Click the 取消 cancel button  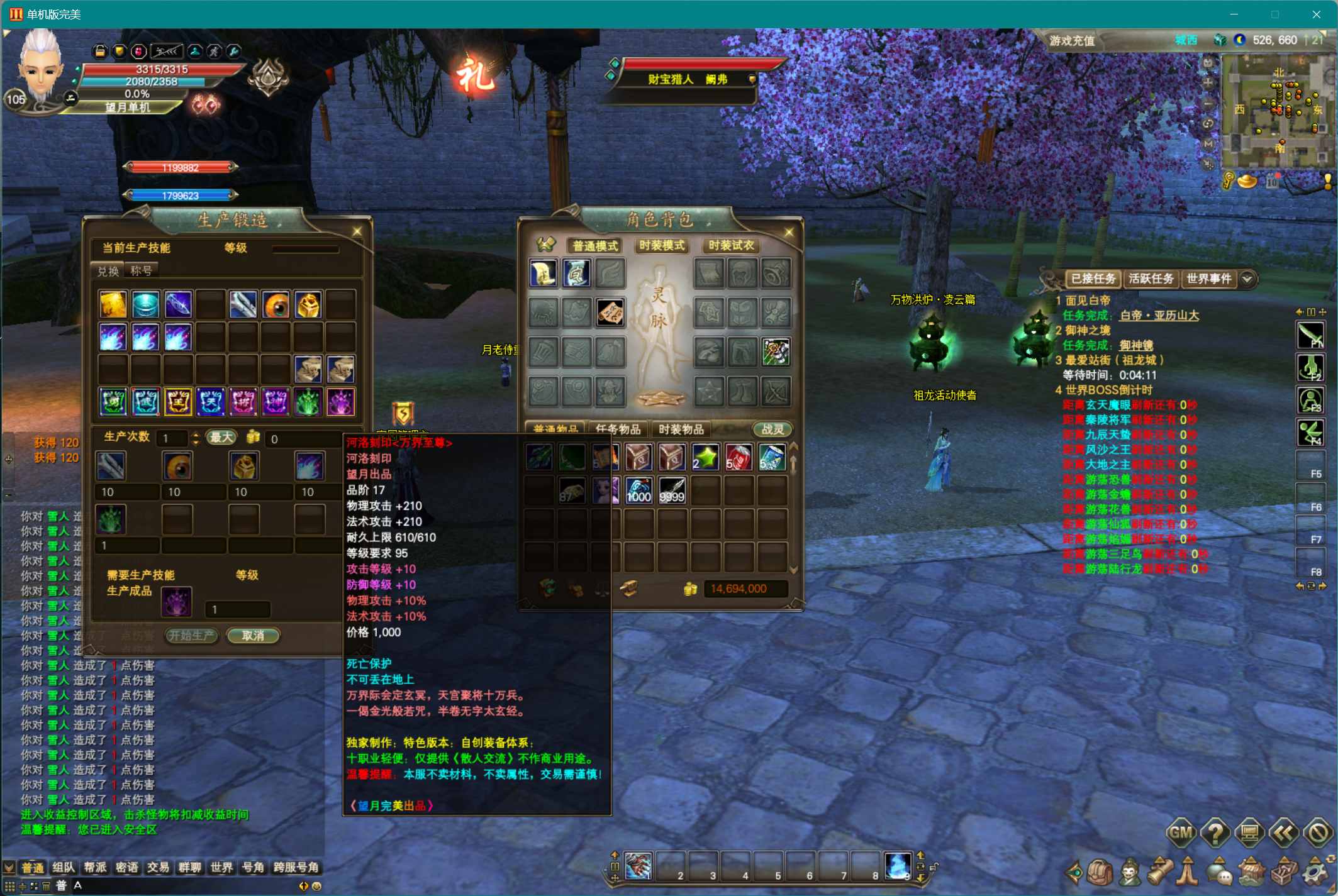coord(253,636)
